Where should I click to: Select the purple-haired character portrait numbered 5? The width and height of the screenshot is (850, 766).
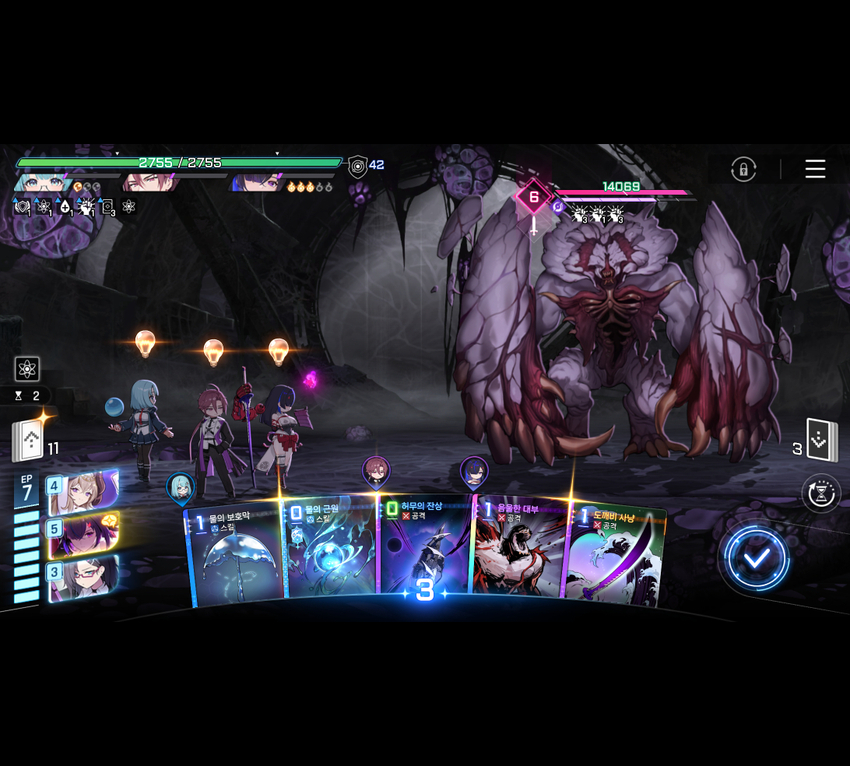pos(82,535)
